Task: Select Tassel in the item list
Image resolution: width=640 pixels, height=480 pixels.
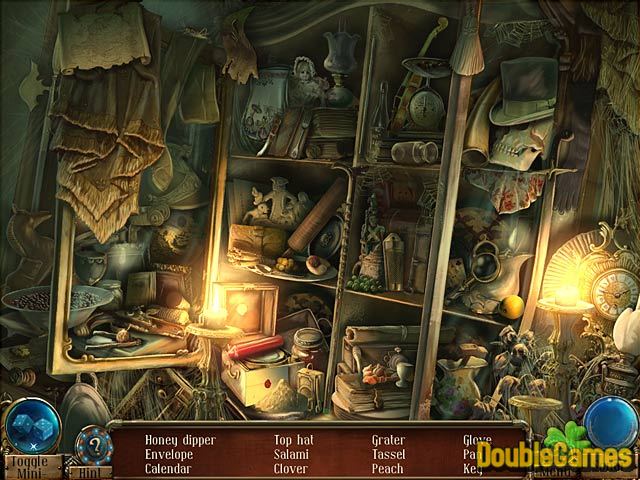Action: [388, 453]
